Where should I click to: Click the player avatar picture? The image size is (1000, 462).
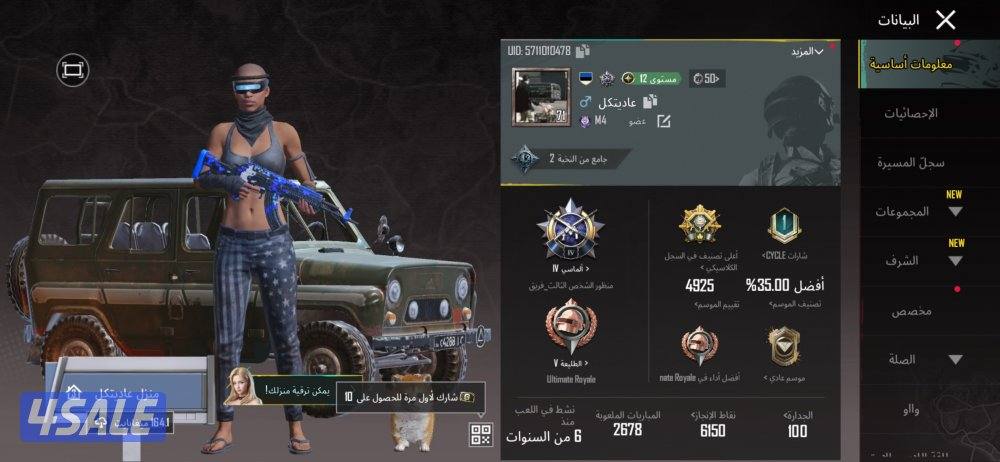click(x=540, y=98)
